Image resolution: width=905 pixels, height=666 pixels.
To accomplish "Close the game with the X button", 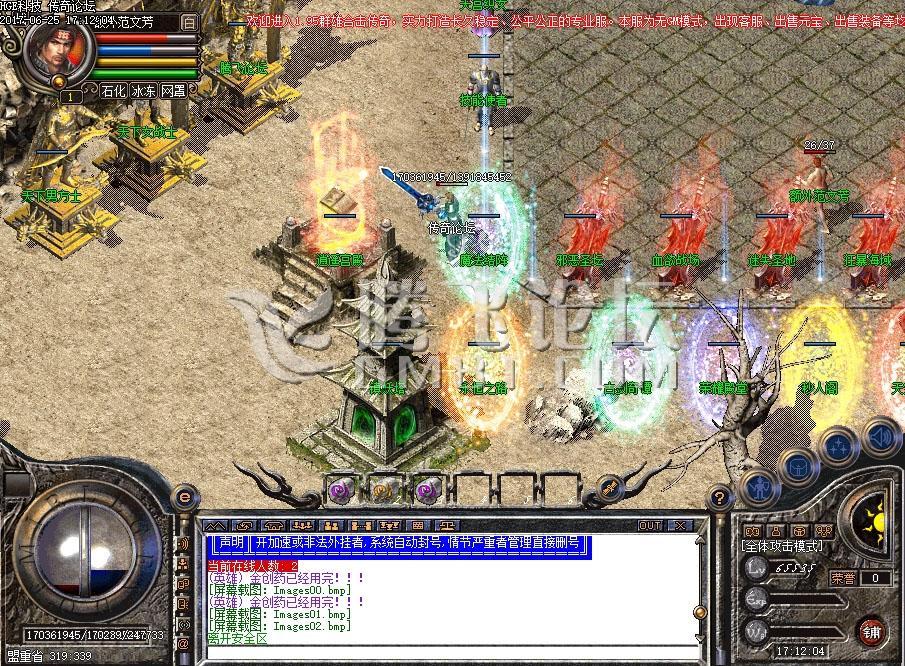I will tap(679, 525).
